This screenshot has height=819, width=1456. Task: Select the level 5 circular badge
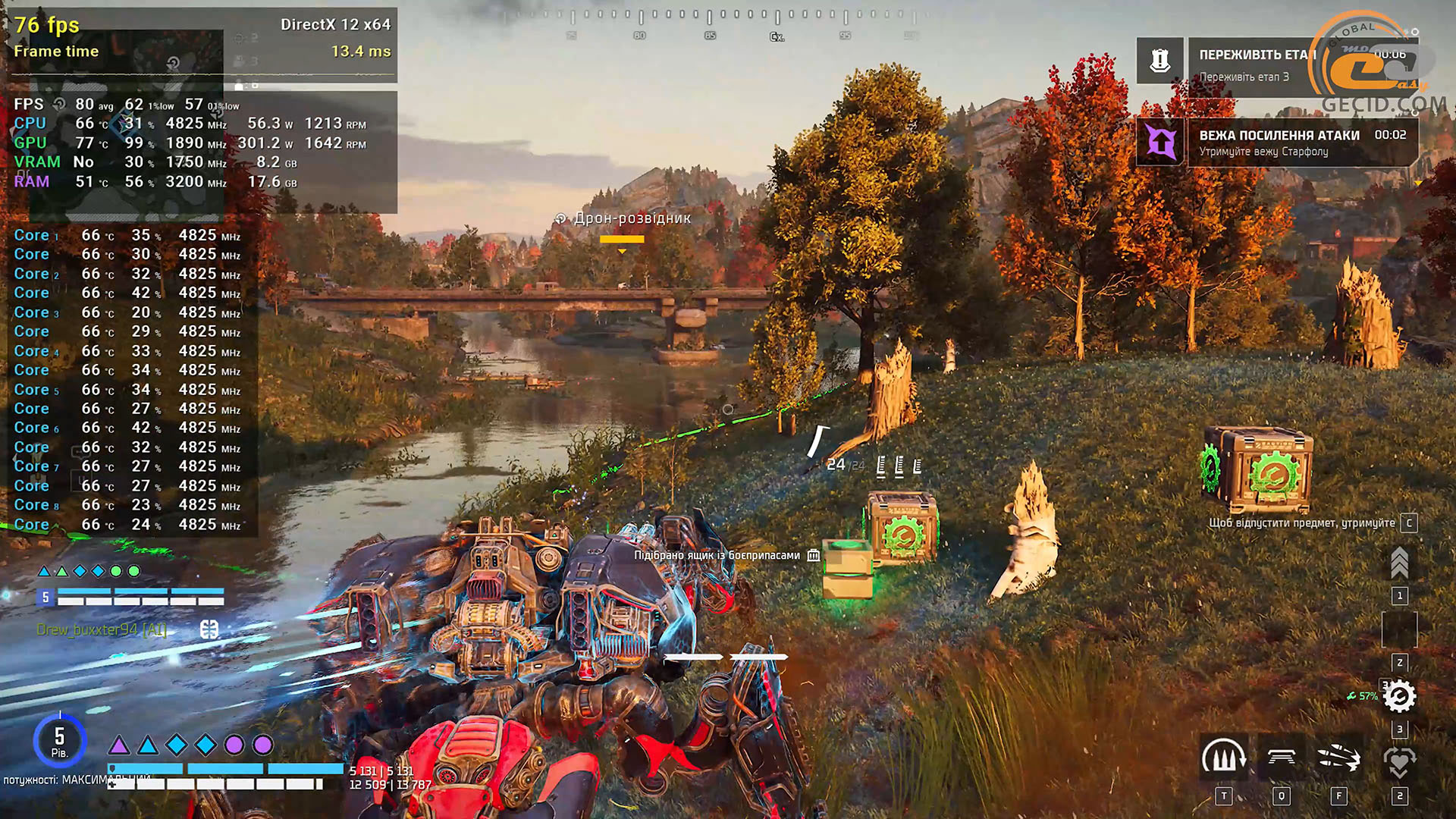59,740
